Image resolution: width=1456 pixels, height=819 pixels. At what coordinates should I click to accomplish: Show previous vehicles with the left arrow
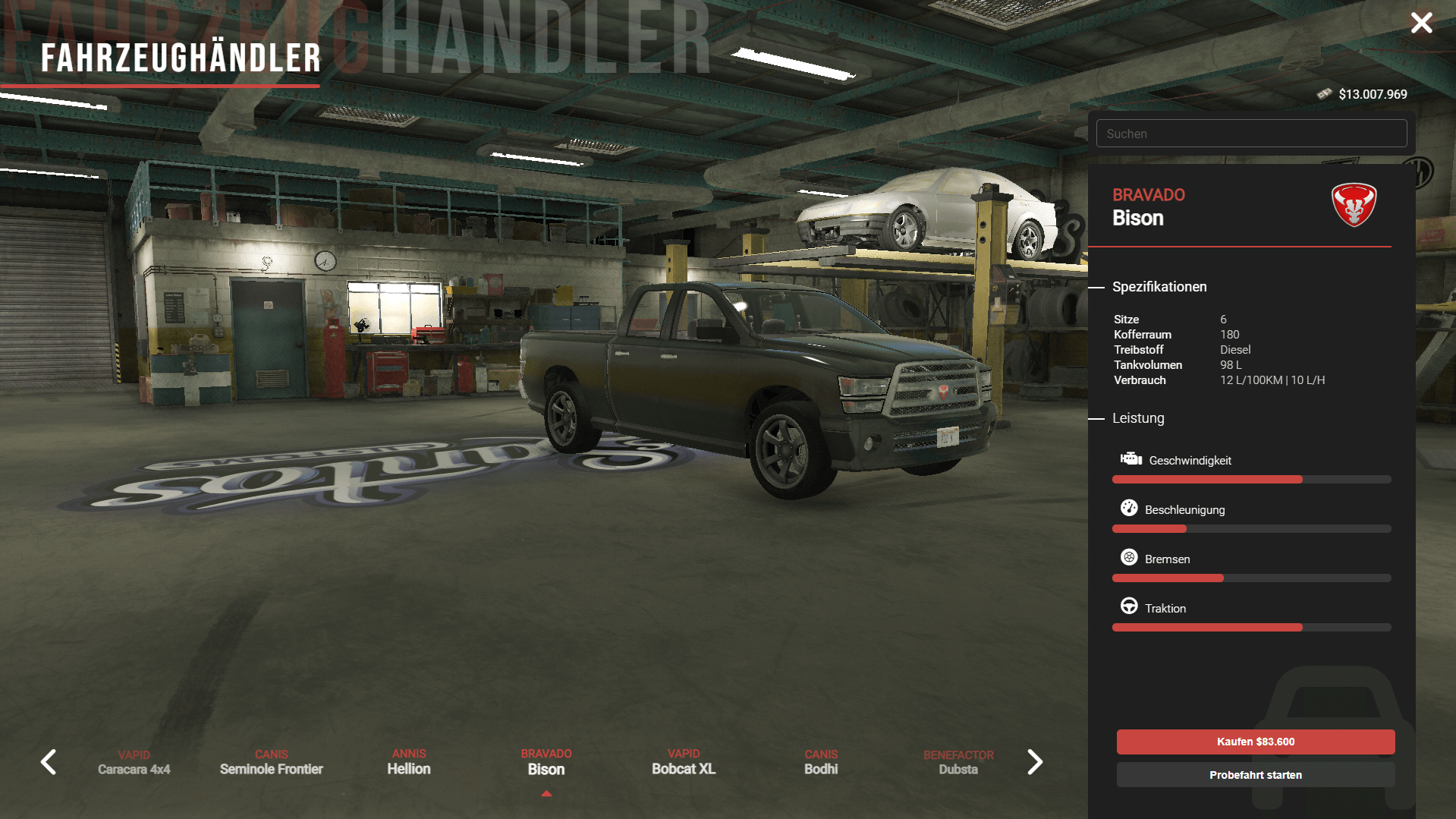[x=49, y=762]
